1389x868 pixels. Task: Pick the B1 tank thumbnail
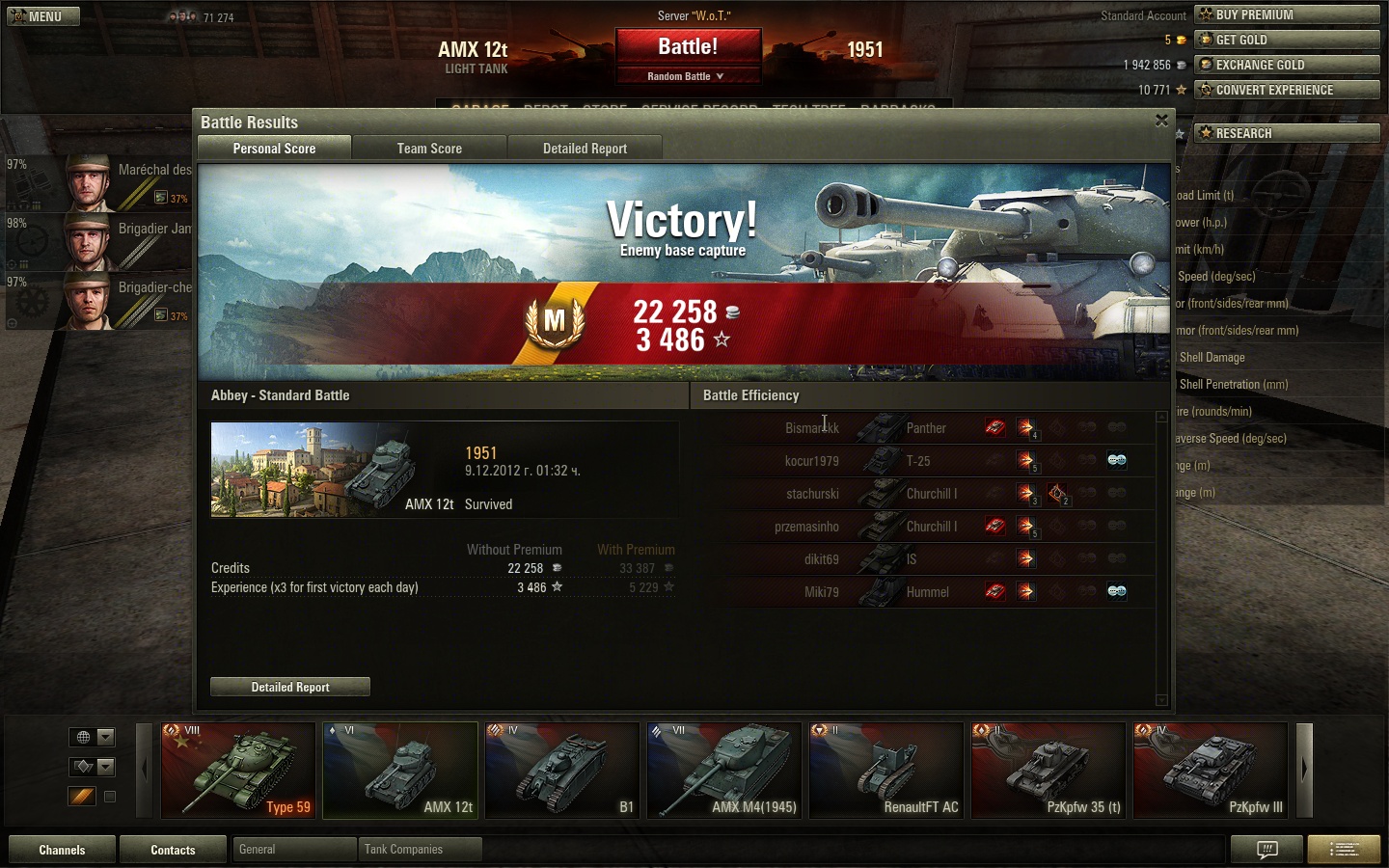point(562,771)
